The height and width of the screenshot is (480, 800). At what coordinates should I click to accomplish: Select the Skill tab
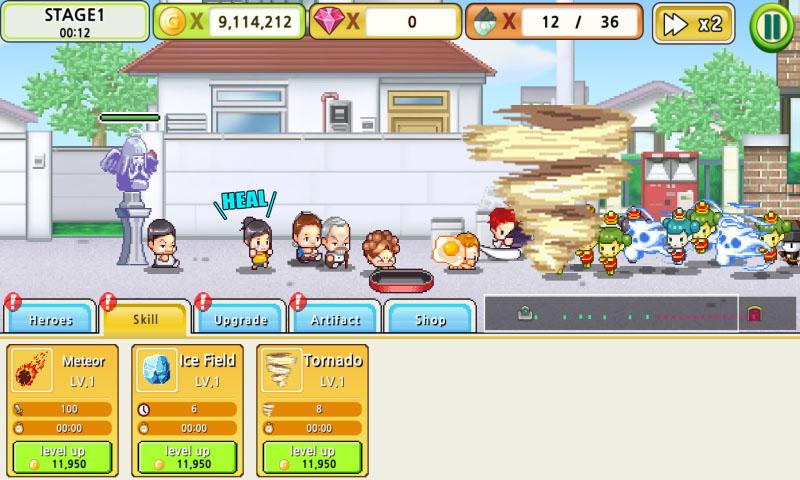[x=146, y=319]
